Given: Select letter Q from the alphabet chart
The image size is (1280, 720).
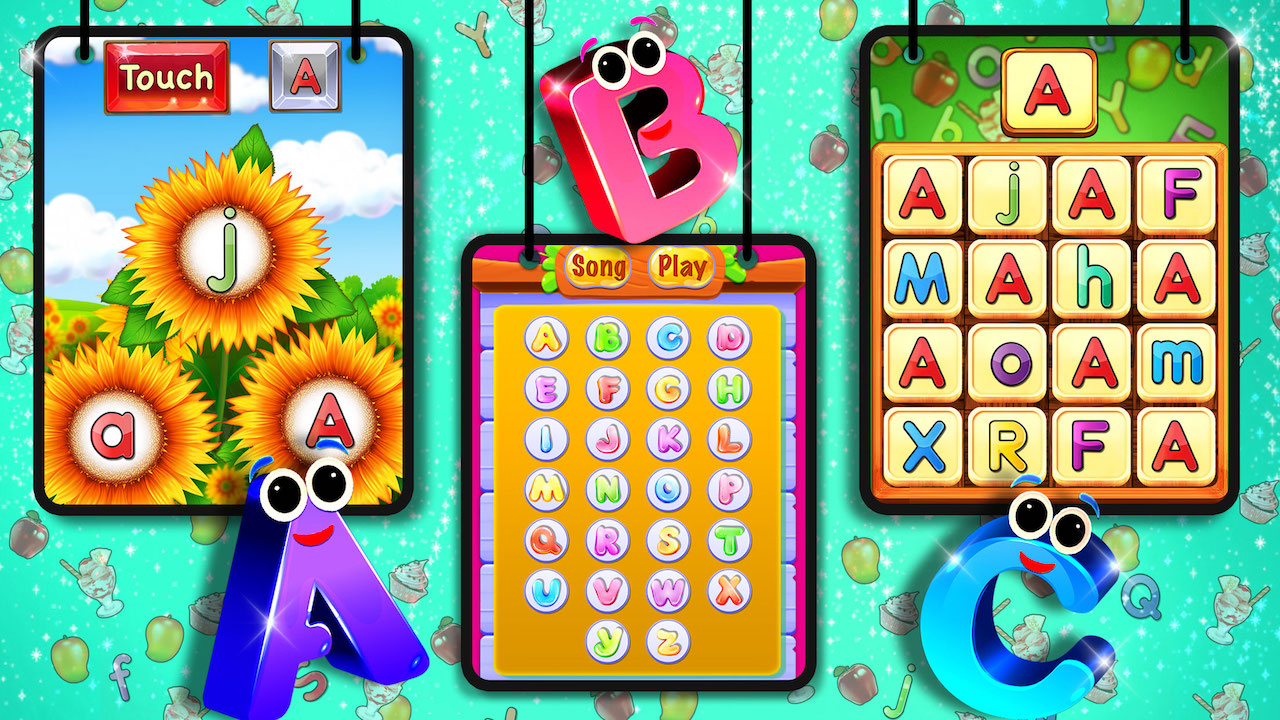Looking at the screenshot, I should (549, 541).
